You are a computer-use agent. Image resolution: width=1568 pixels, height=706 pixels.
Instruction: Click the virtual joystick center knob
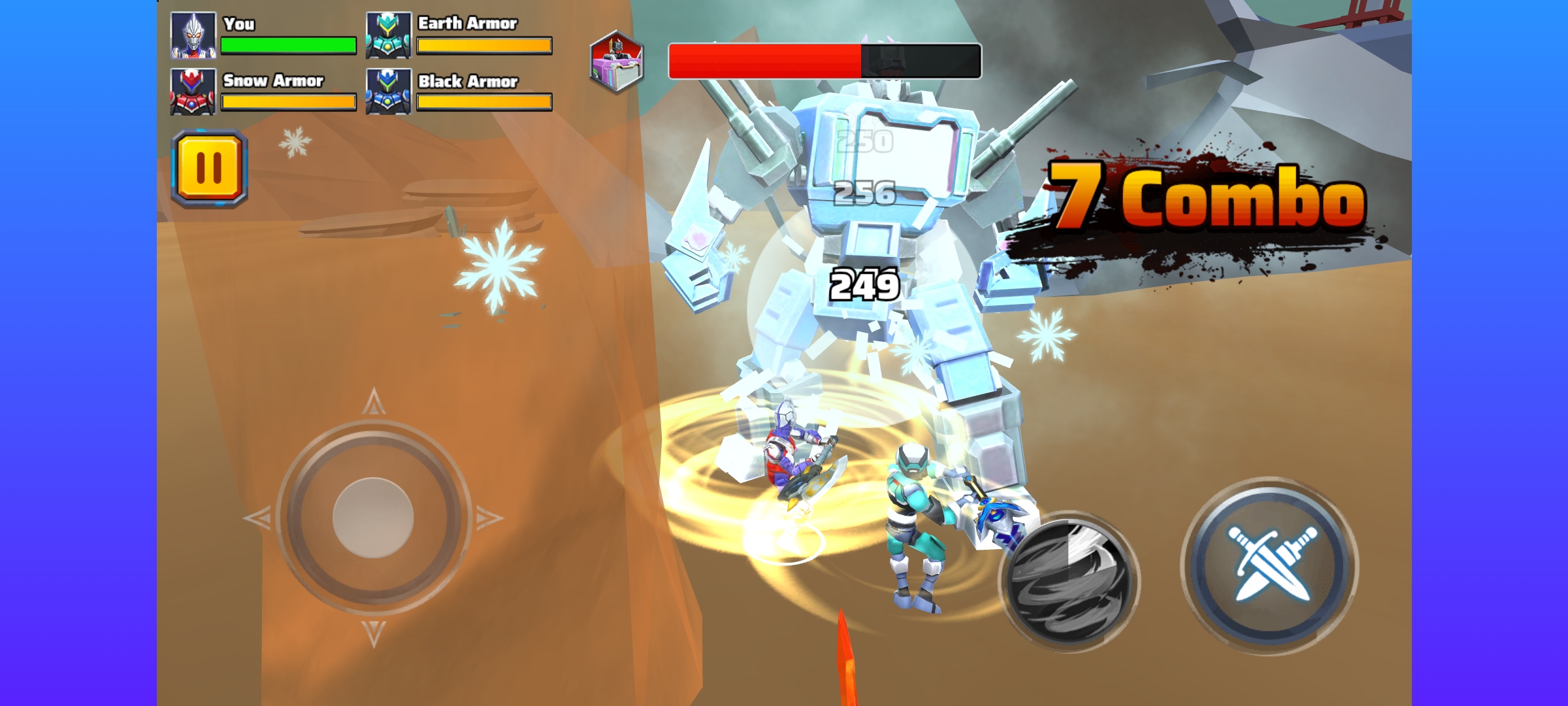pos(373,518)
